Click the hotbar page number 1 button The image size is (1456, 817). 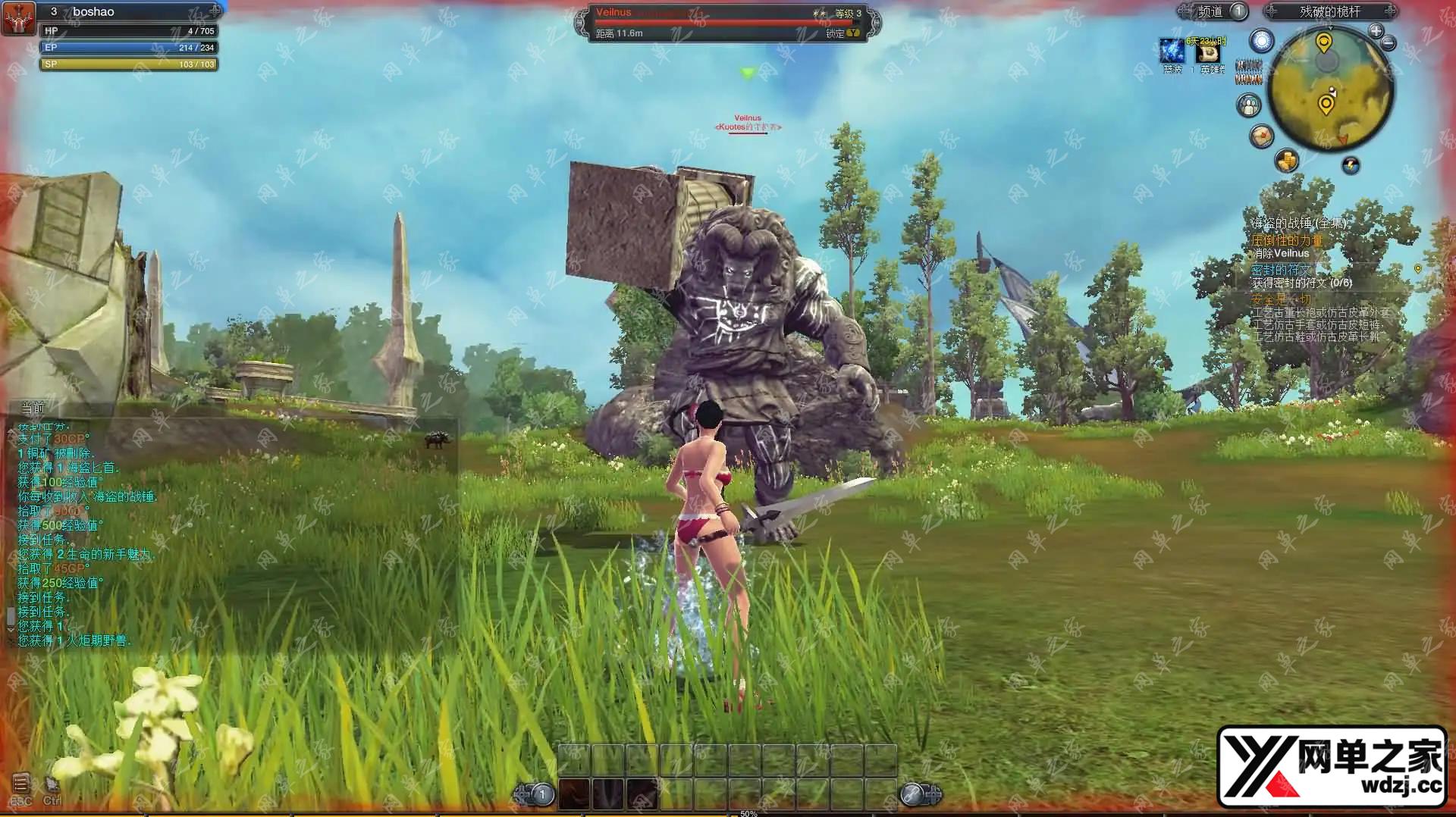point(541,794)
